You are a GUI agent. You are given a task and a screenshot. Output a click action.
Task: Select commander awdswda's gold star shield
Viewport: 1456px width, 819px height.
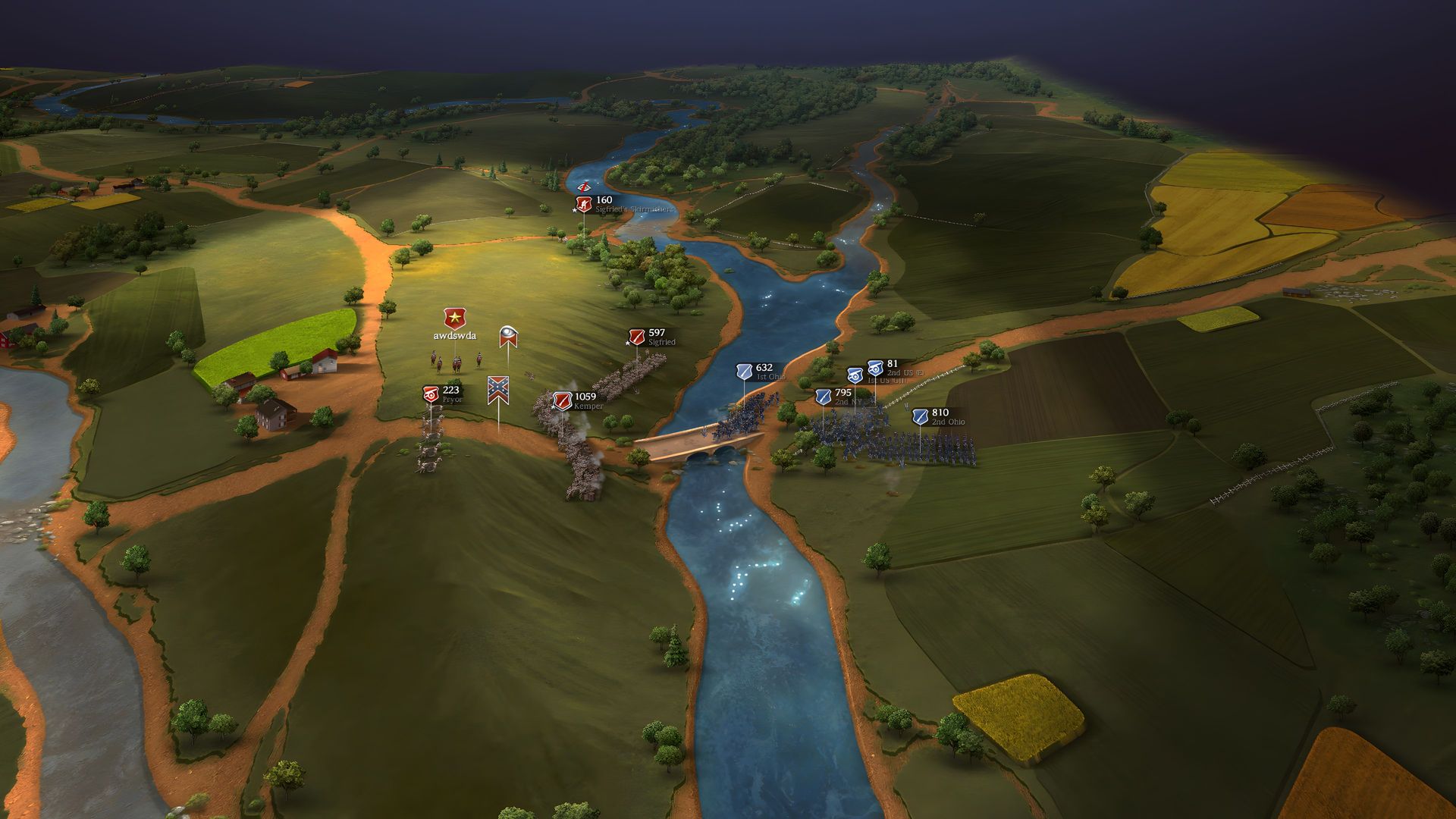[454, 316]
